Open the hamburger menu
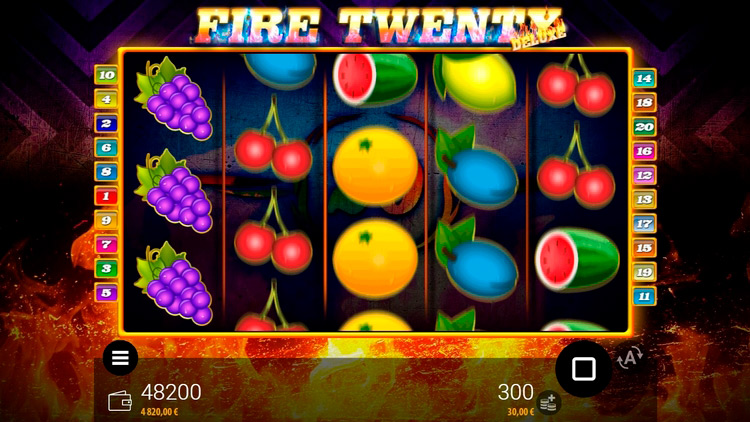Screen dimensions: 750x422 [120, 357]
